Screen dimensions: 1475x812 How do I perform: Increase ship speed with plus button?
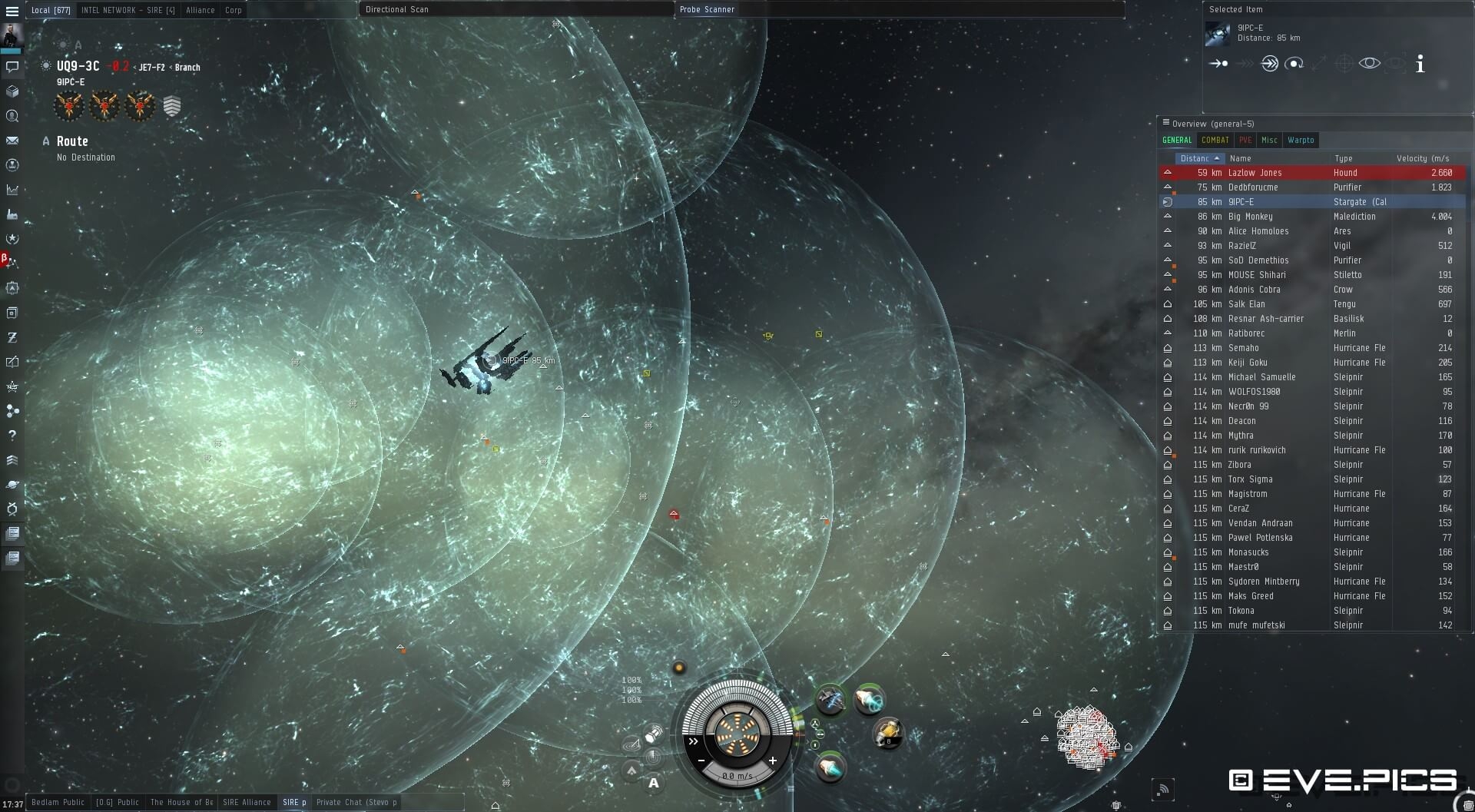pyautogui.click(x=772, y=761)
